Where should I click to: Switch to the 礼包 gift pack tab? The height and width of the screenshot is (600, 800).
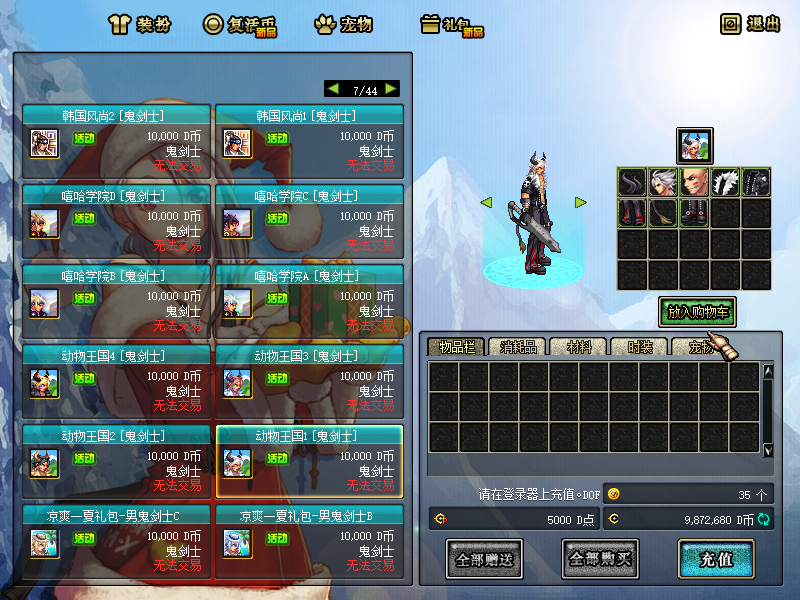tap(451, 24)
